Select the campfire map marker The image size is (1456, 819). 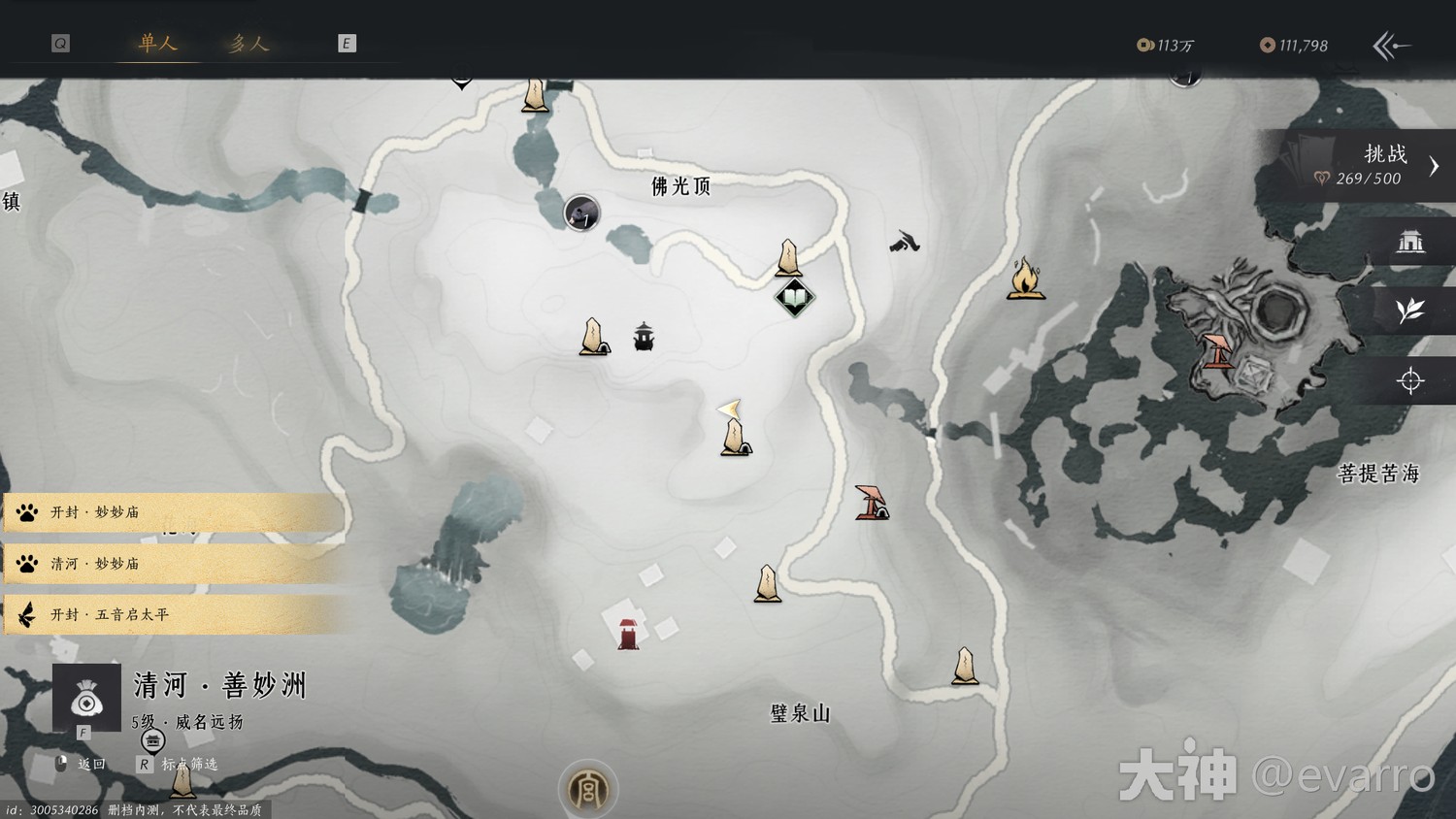[1025, 279]
